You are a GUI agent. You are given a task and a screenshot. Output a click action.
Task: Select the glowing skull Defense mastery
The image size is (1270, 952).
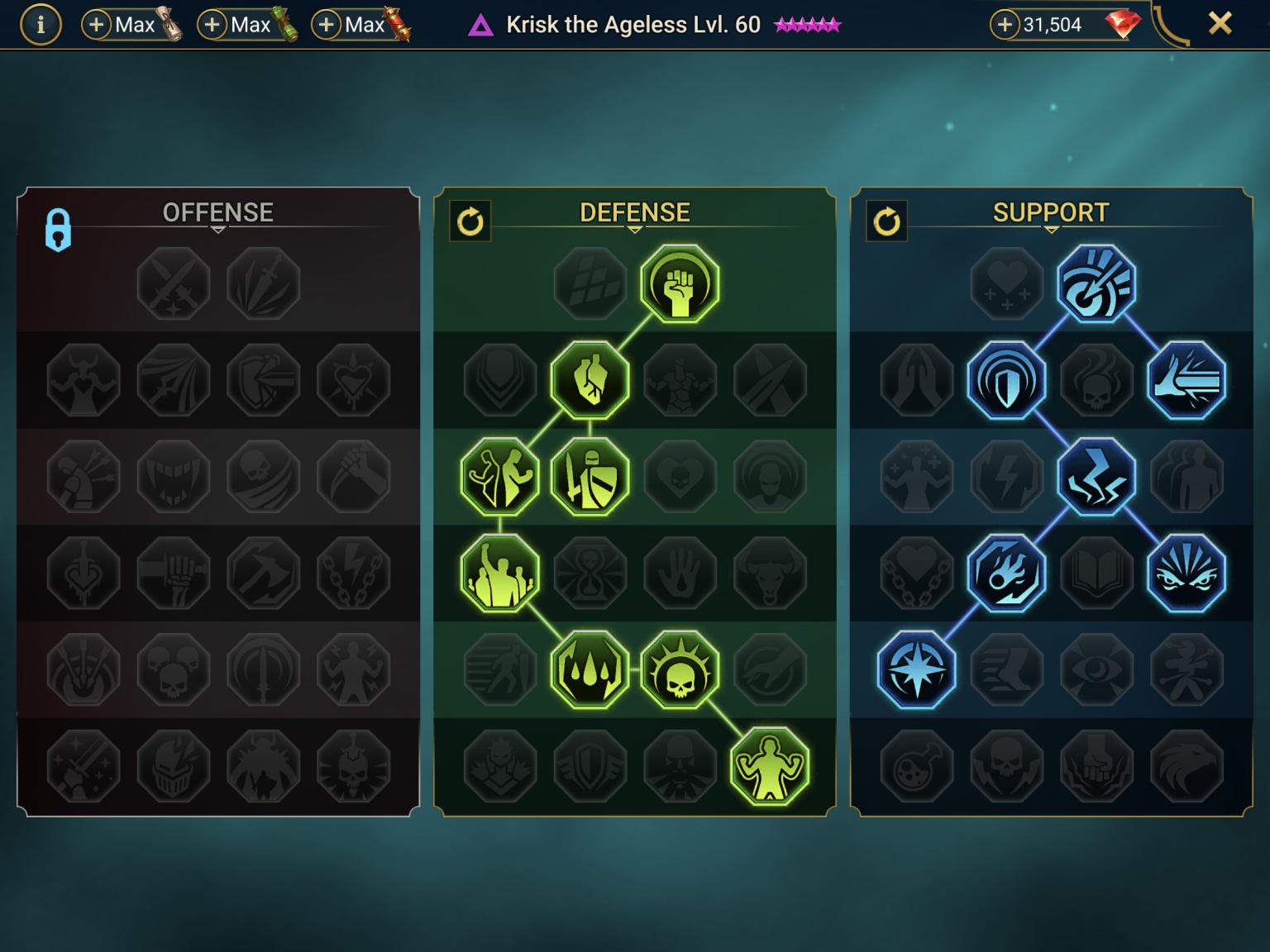[680, 670]
